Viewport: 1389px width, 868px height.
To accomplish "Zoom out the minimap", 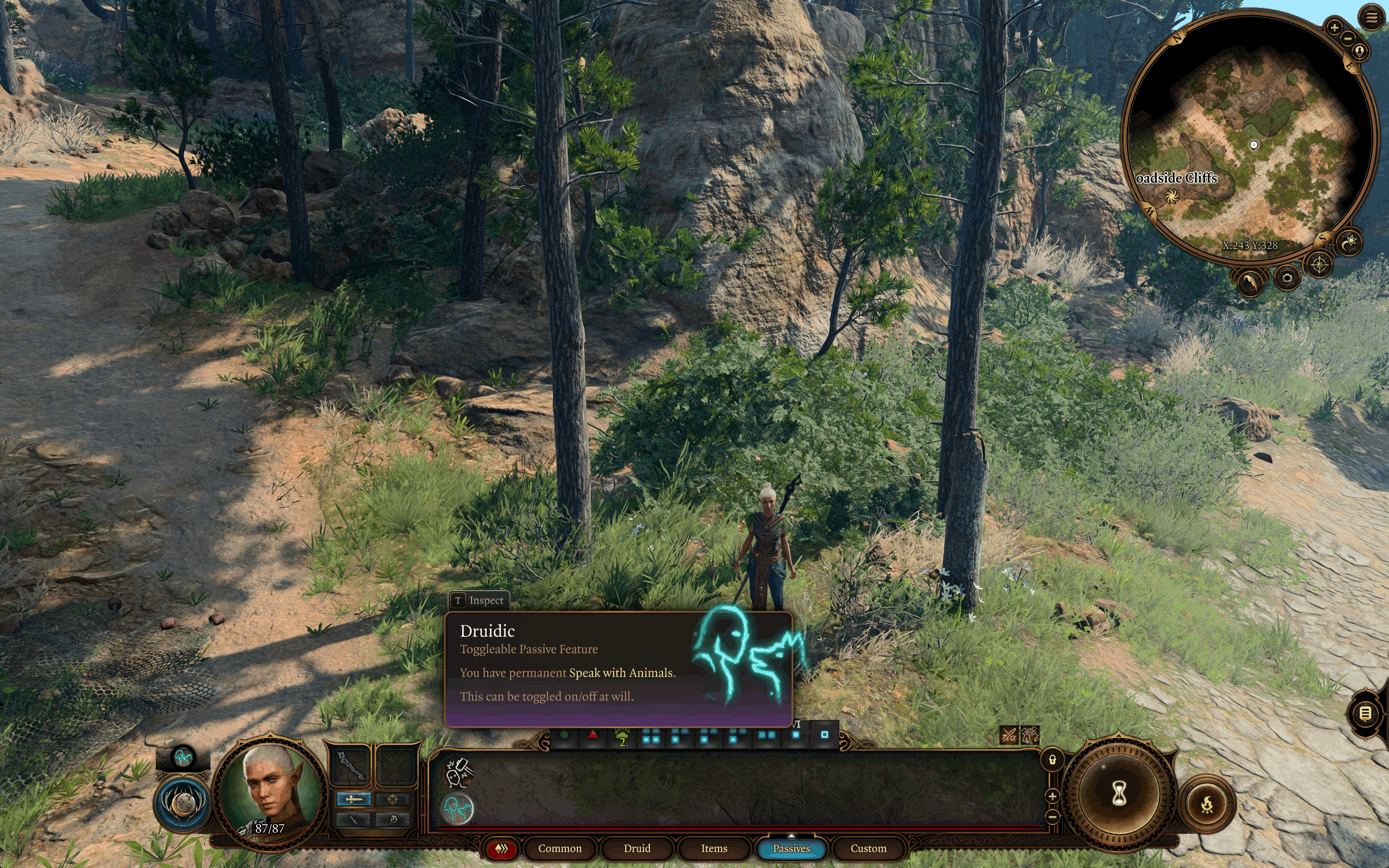I will (1348, 39).
